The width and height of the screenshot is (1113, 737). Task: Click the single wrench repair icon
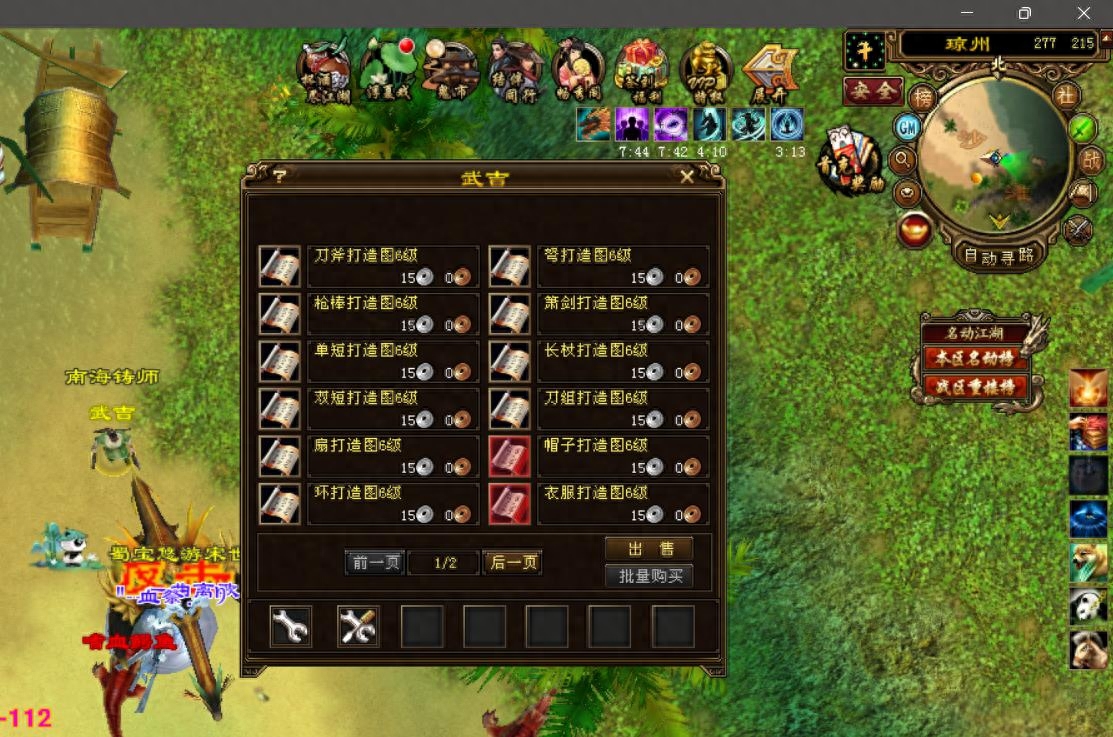pos(291,627)
